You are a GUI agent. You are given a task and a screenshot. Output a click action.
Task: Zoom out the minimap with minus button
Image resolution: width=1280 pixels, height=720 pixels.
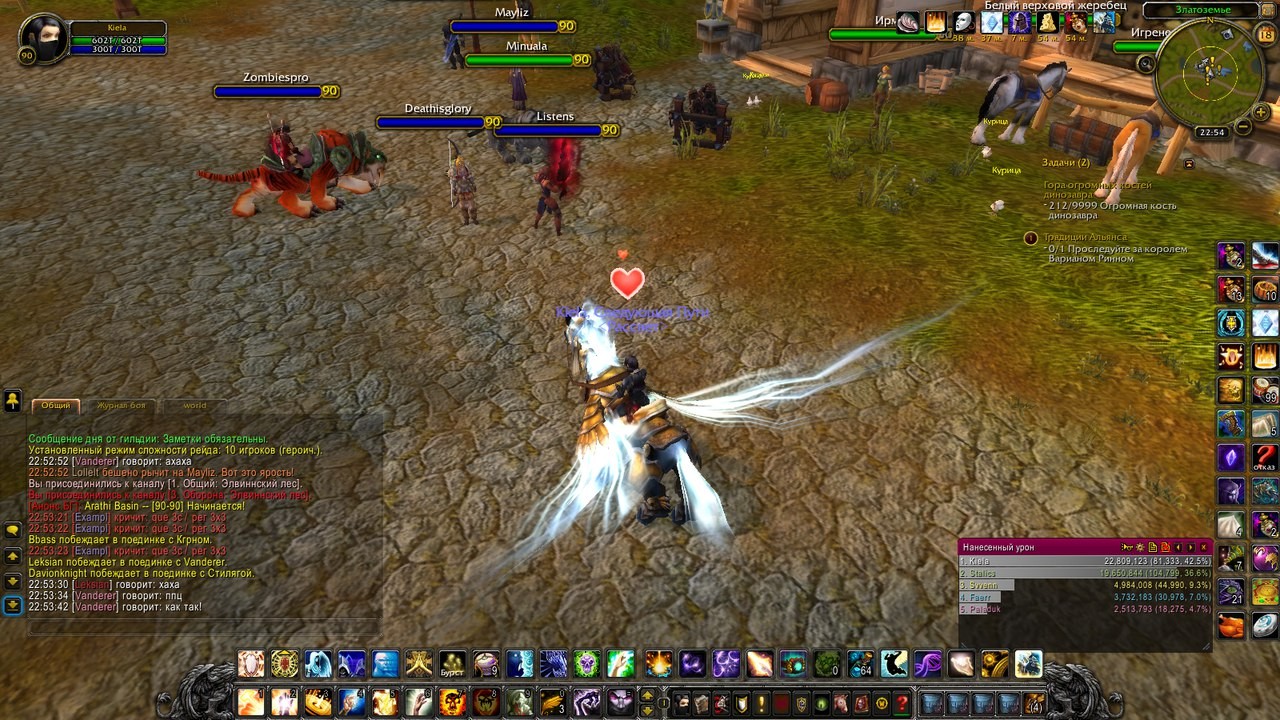coord(1243,127)
